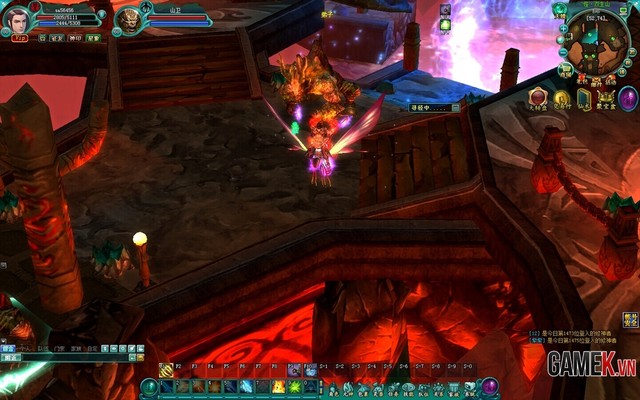This screenshot has height=400, width=640.
Task: Open the red wheel event icon
Action: tap(537, 98)
